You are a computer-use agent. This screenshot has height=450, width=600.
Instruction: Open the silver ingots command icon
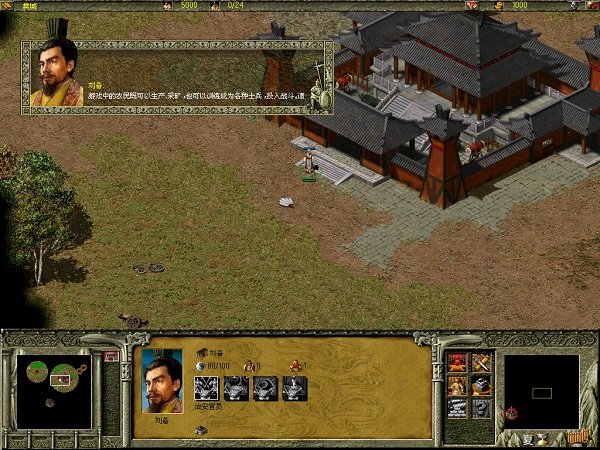pos(481,385)
